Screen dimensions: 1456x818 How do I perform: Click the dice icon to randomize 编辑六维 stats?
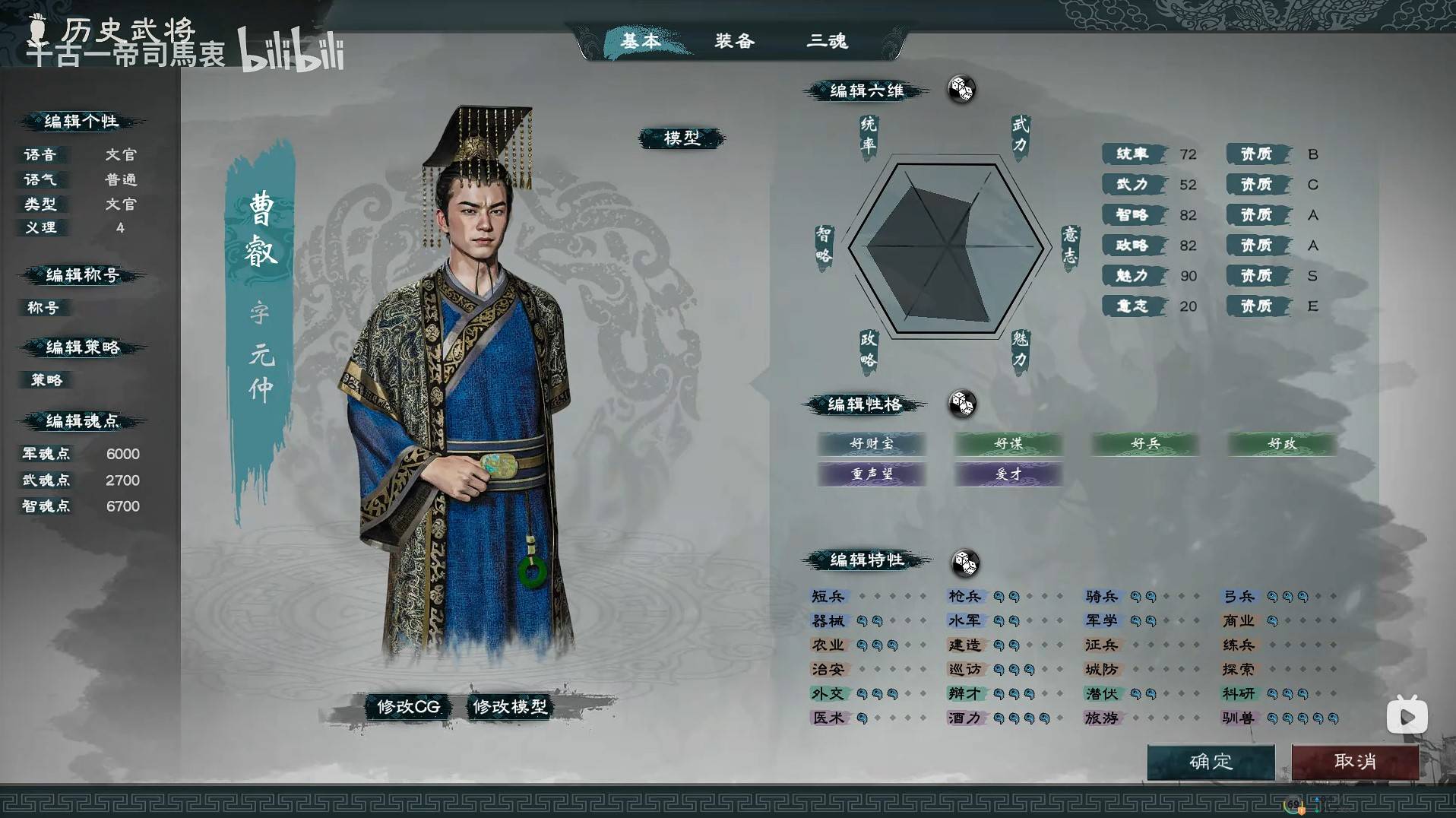(961, 90)
